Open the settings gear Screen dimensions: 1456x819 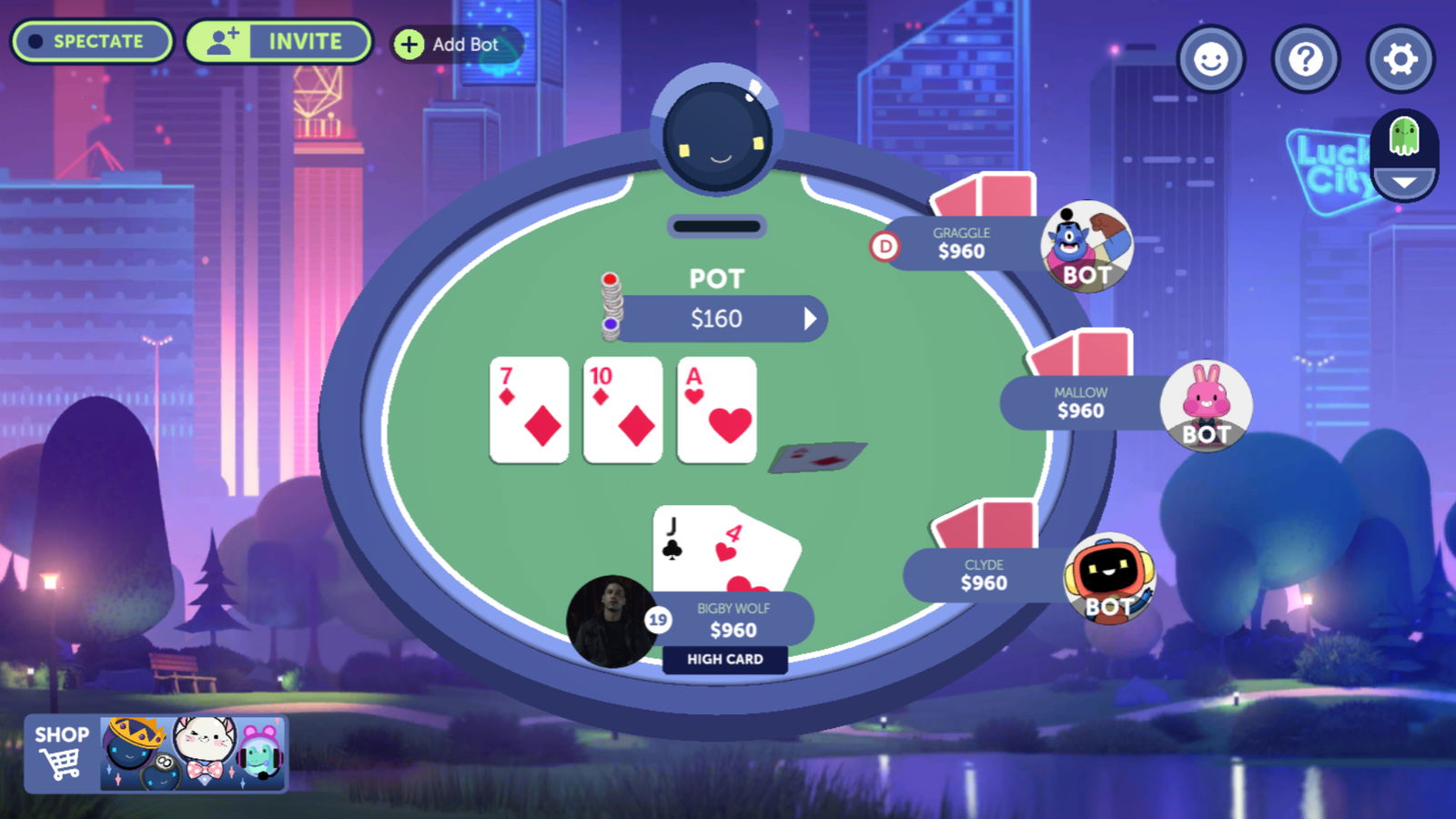[x=1400, y=58]
